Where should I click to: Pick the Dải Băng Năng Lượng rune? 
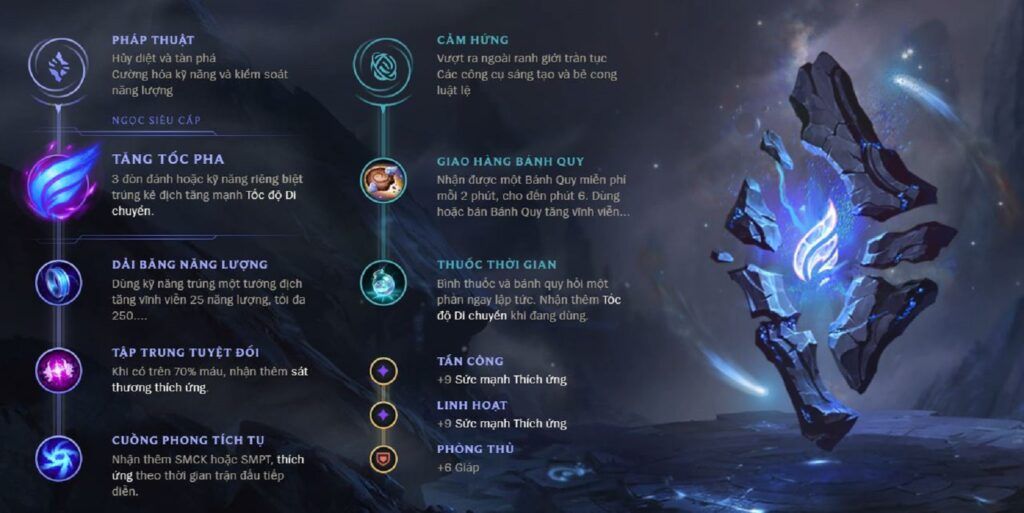click(x=59, y=282)
